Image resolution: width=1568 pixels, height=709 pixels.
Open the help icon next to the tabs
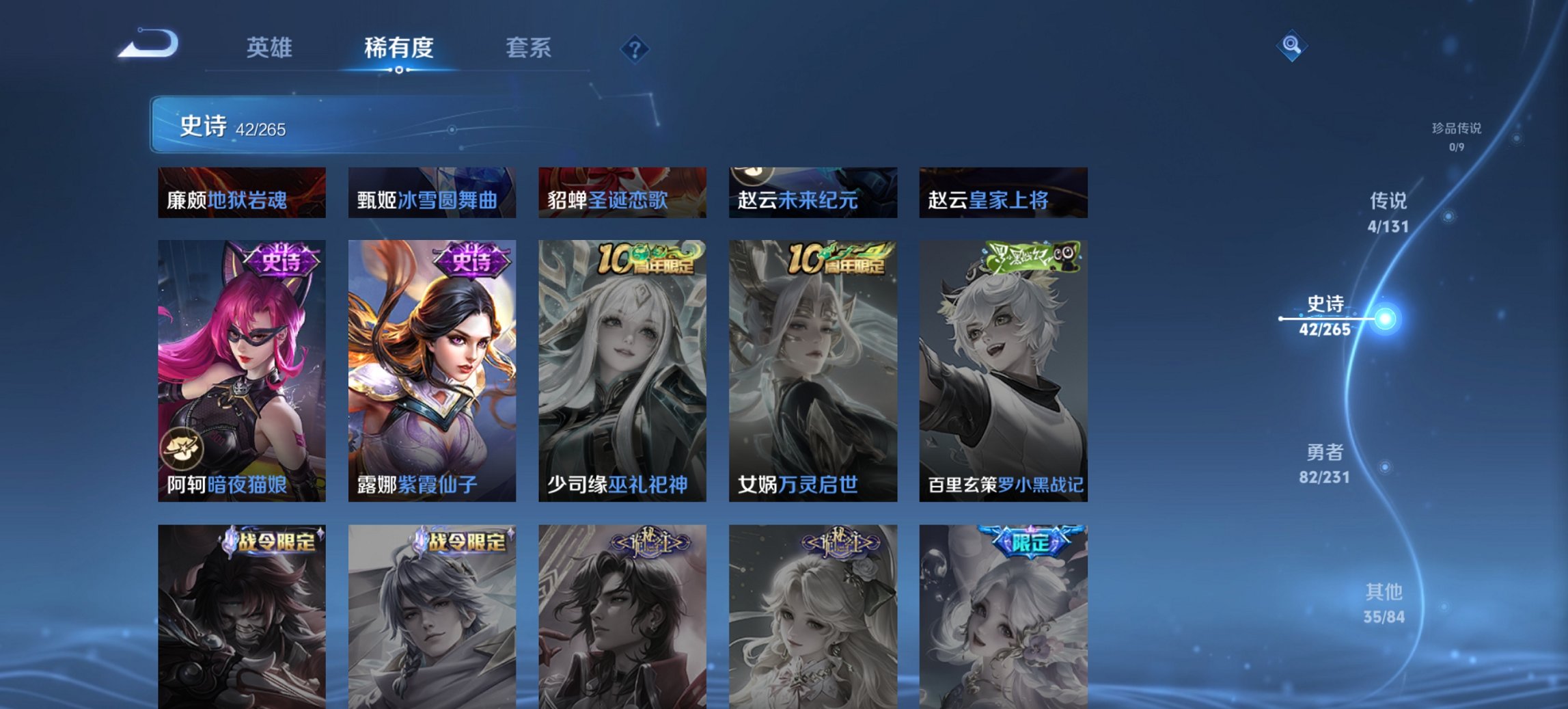click(x=635, y=48)
